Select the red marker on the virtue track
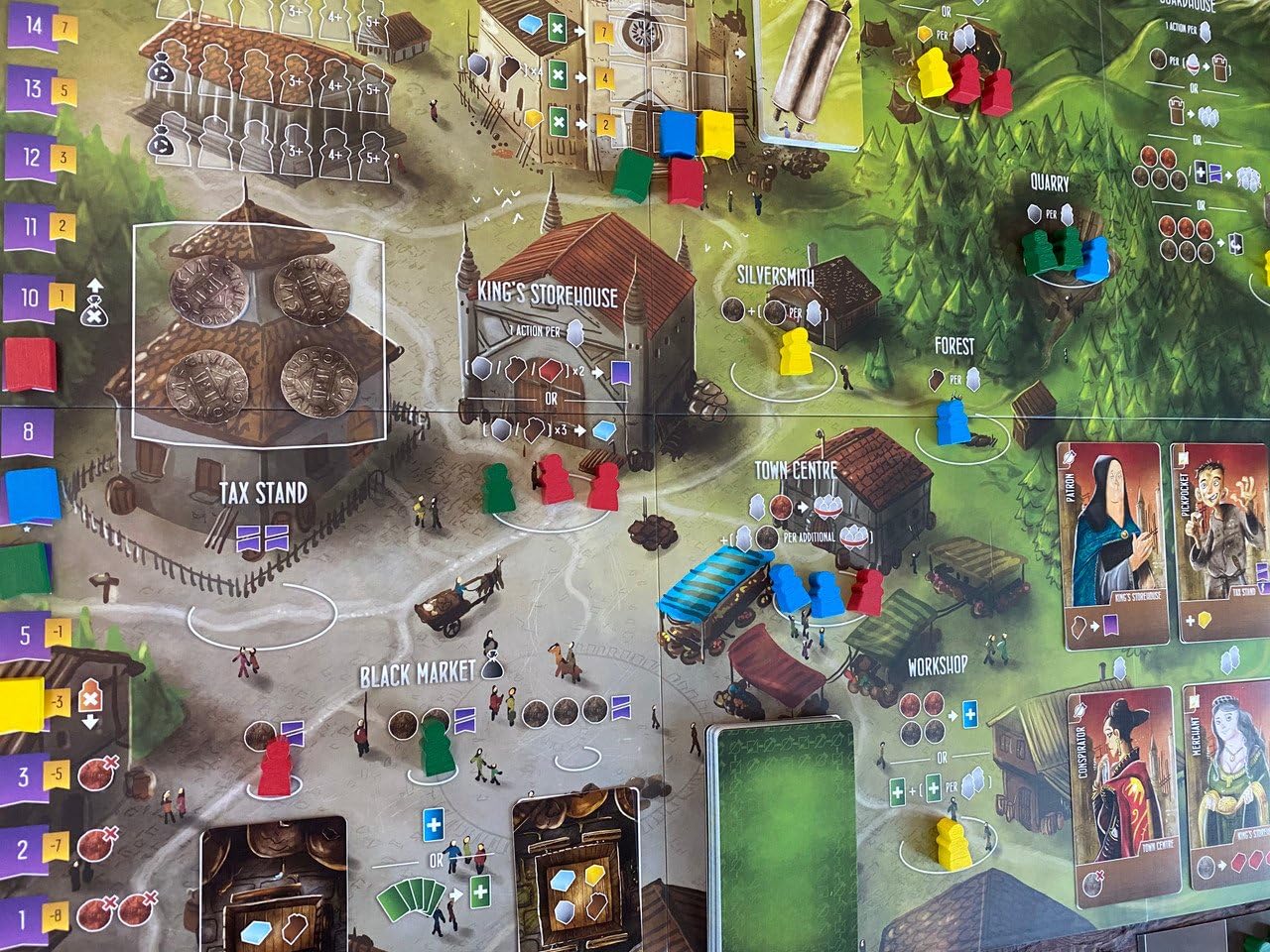1270x952 pixels. click(30, 365)
